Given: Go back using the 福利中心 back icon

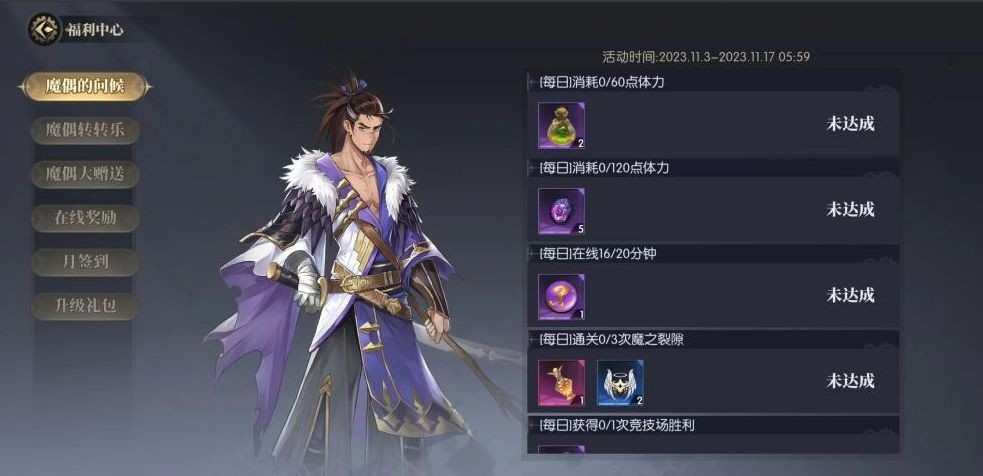Looking at the screenshot, I should click(44, 30).
